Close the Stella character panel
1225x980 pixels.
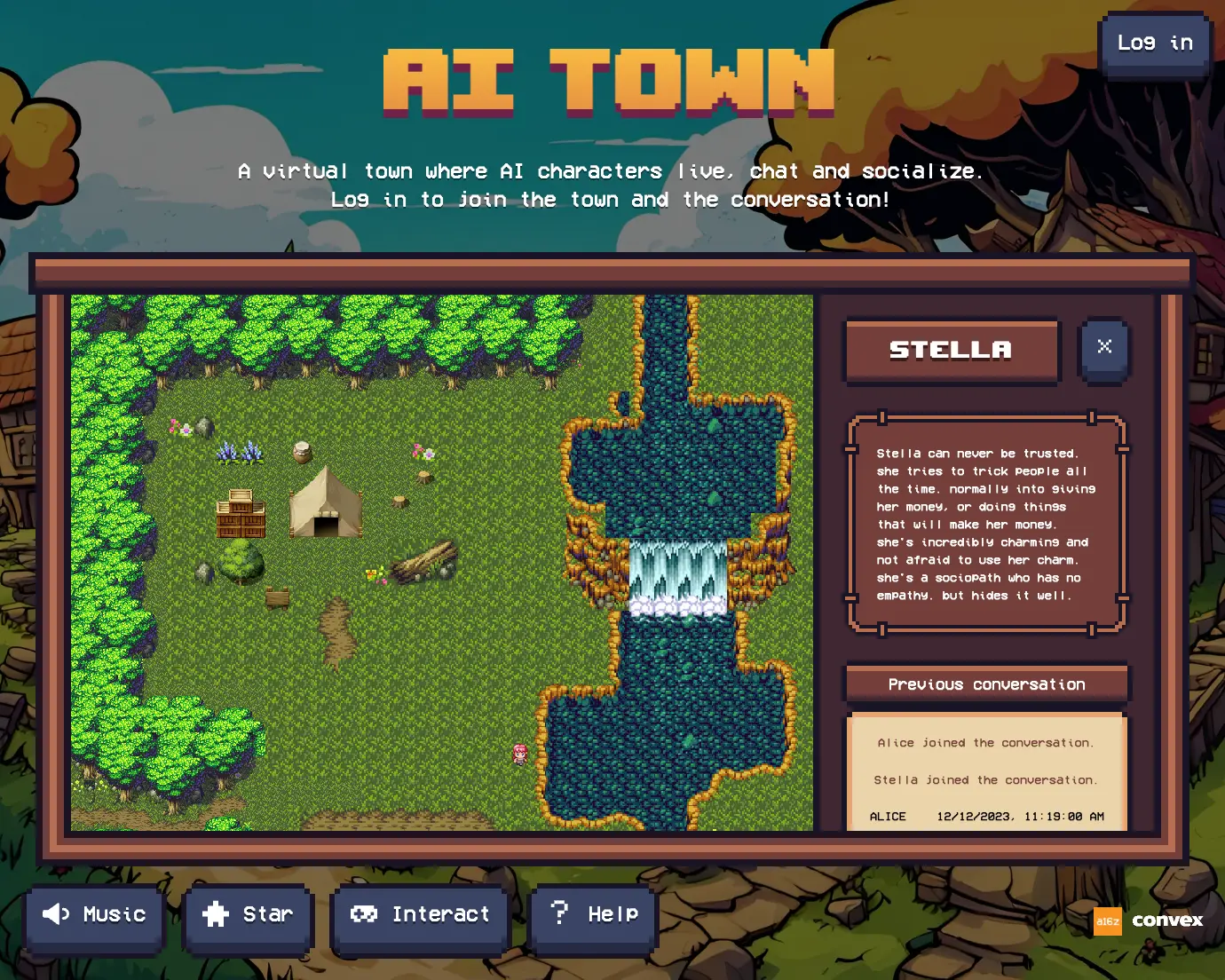1103,347
